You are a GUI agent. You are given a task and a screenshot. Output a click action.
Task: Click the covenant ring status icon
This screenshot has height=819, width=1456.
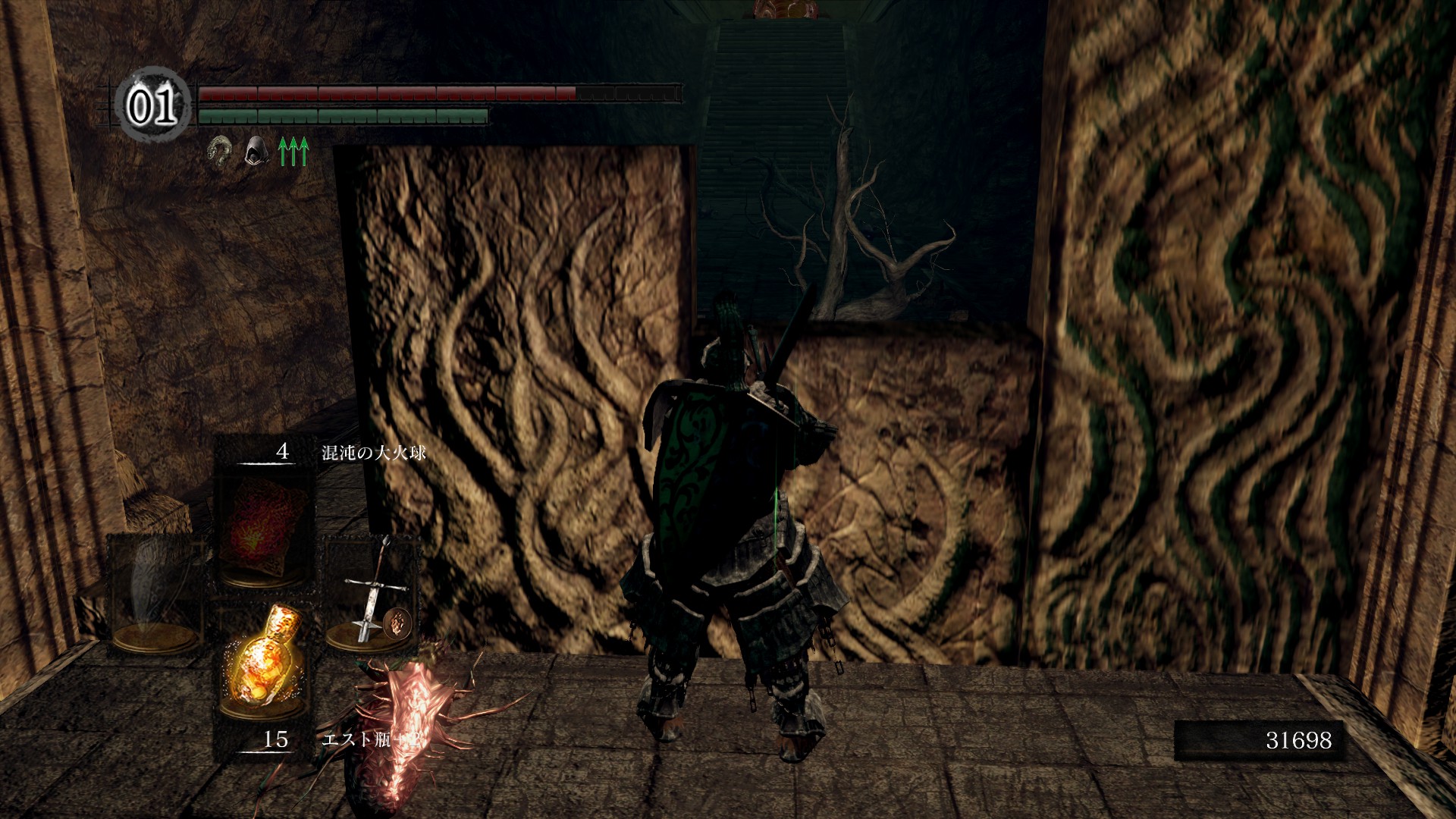(220, 149)
